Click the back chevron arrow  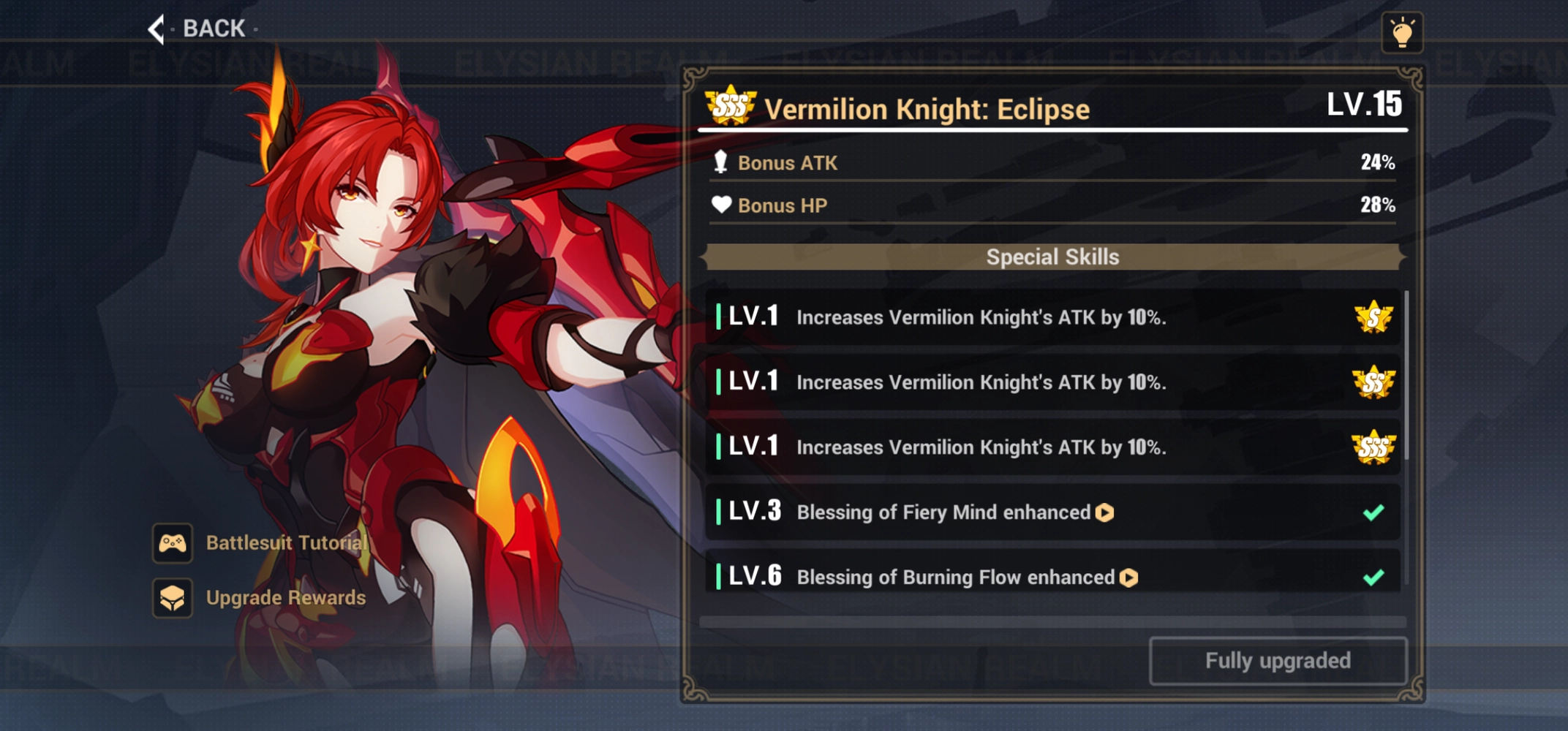click(156, 29)
